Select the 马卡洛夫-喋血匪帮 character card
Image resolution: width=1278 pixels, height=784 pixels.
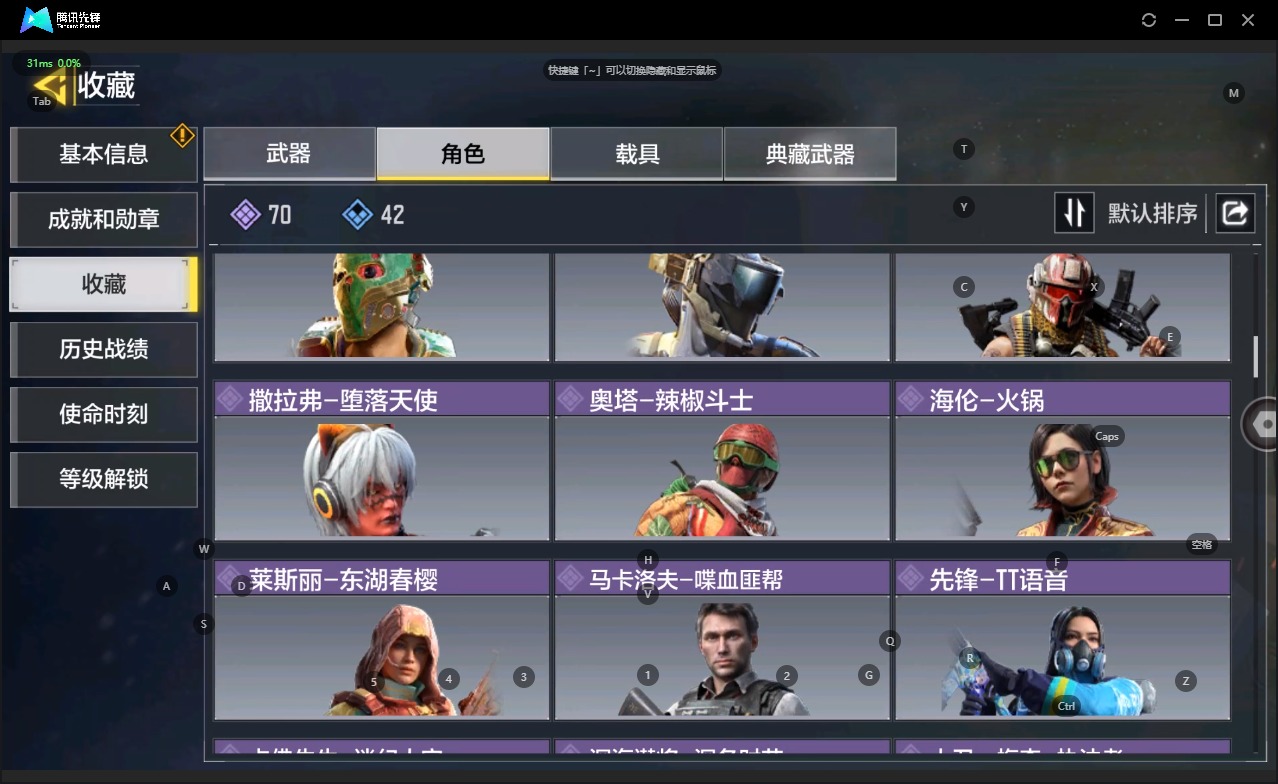point(721,641)
